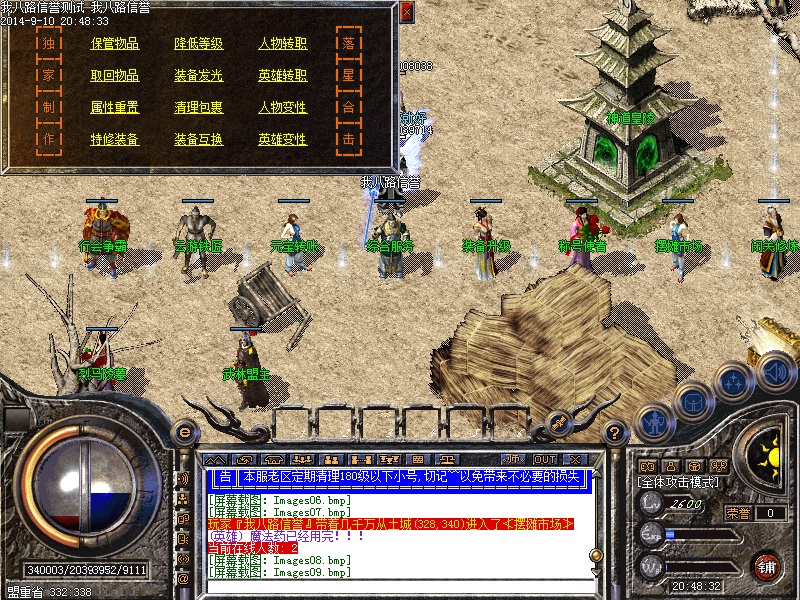Select the 装备发光 equipment glow option
800x600 pixels.
[199, 76]
